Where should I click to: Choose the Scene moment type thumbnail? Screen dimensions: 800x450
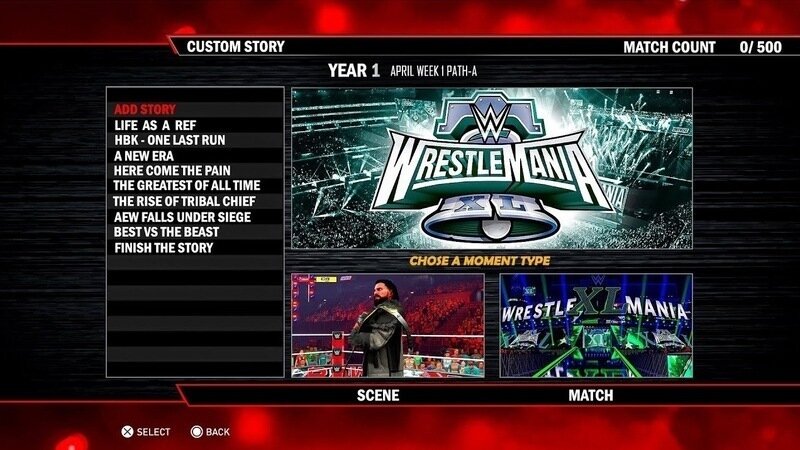pyautogui.click(x=387, y=325)
